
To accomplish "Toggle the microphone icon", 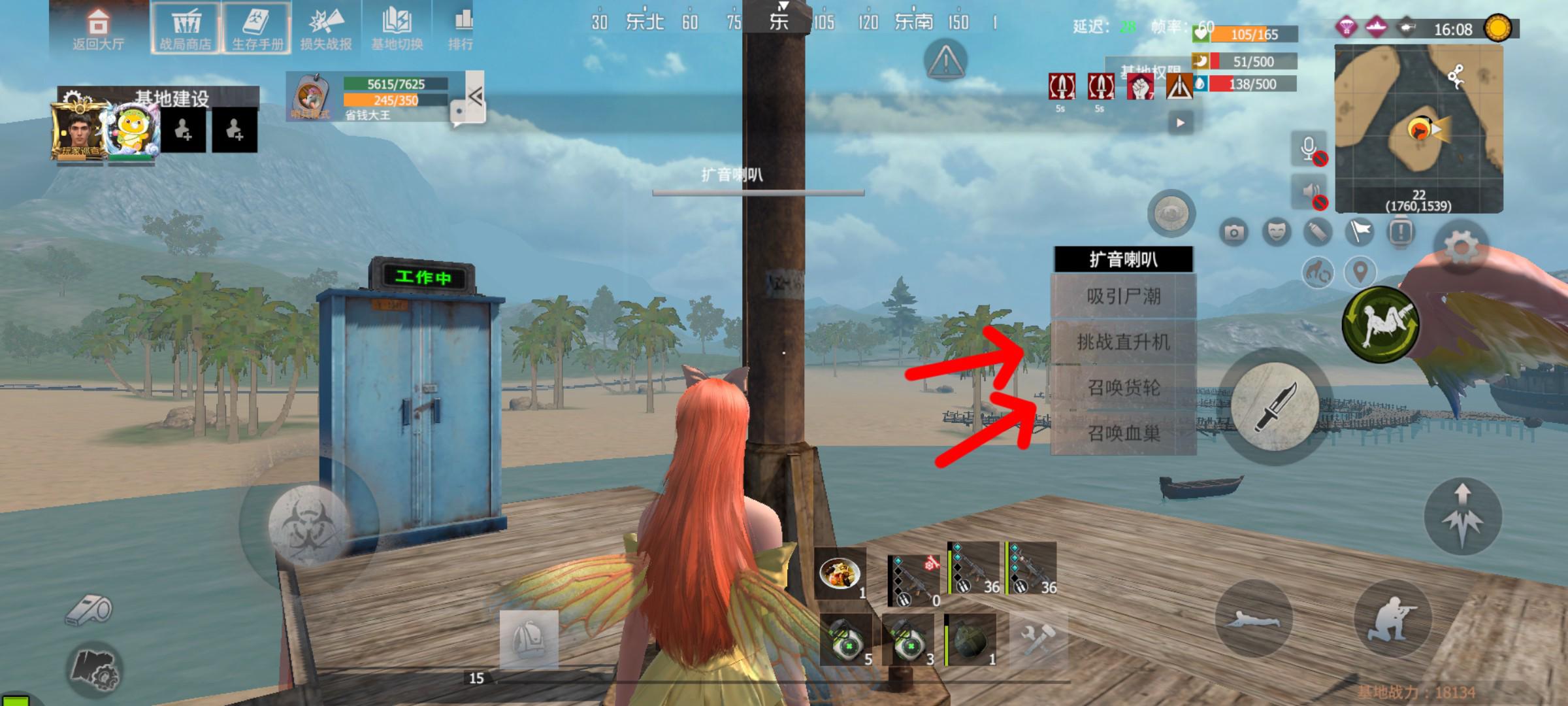I will pyautogui.click(x=1309, y=148).
